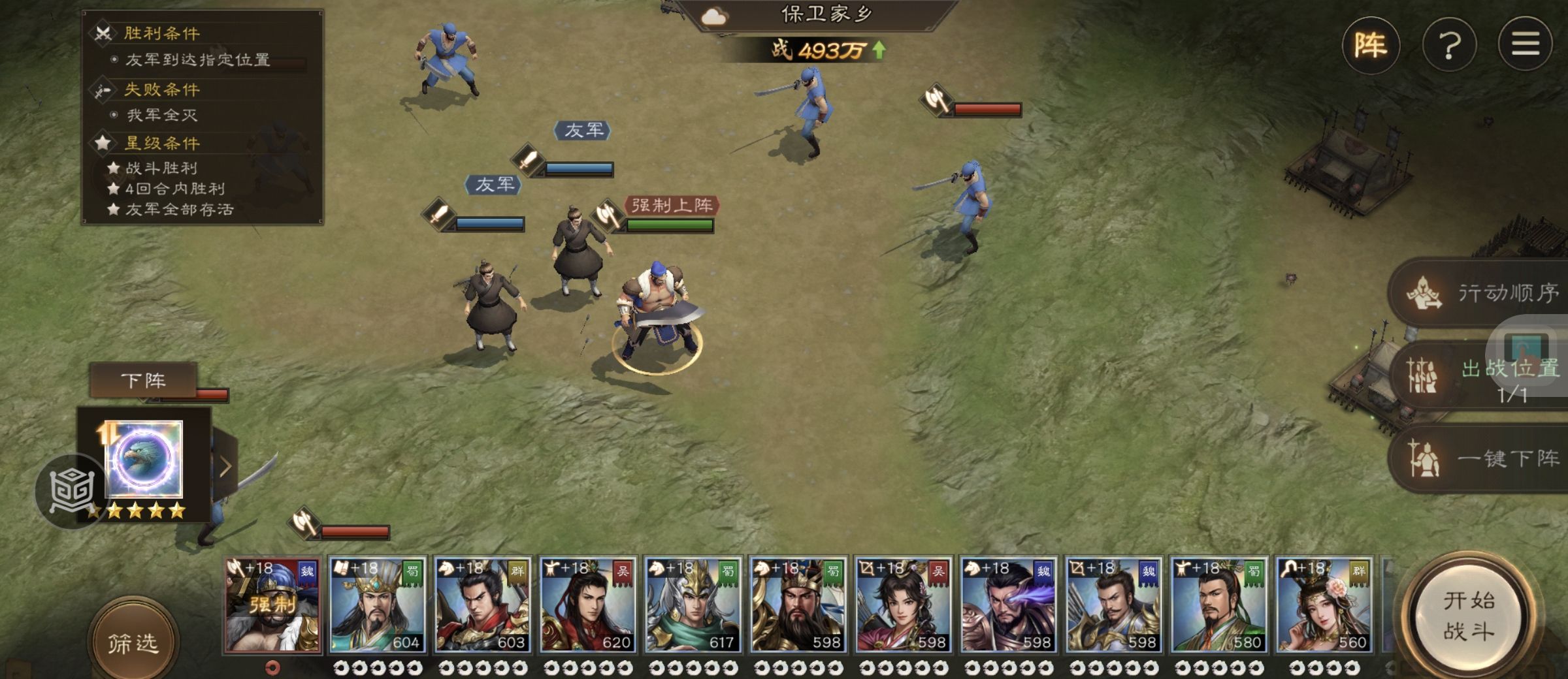This screenshot has width=1568, height=679.
Task: Pick the hero card with power 617
Action: (x=693, y=605)
